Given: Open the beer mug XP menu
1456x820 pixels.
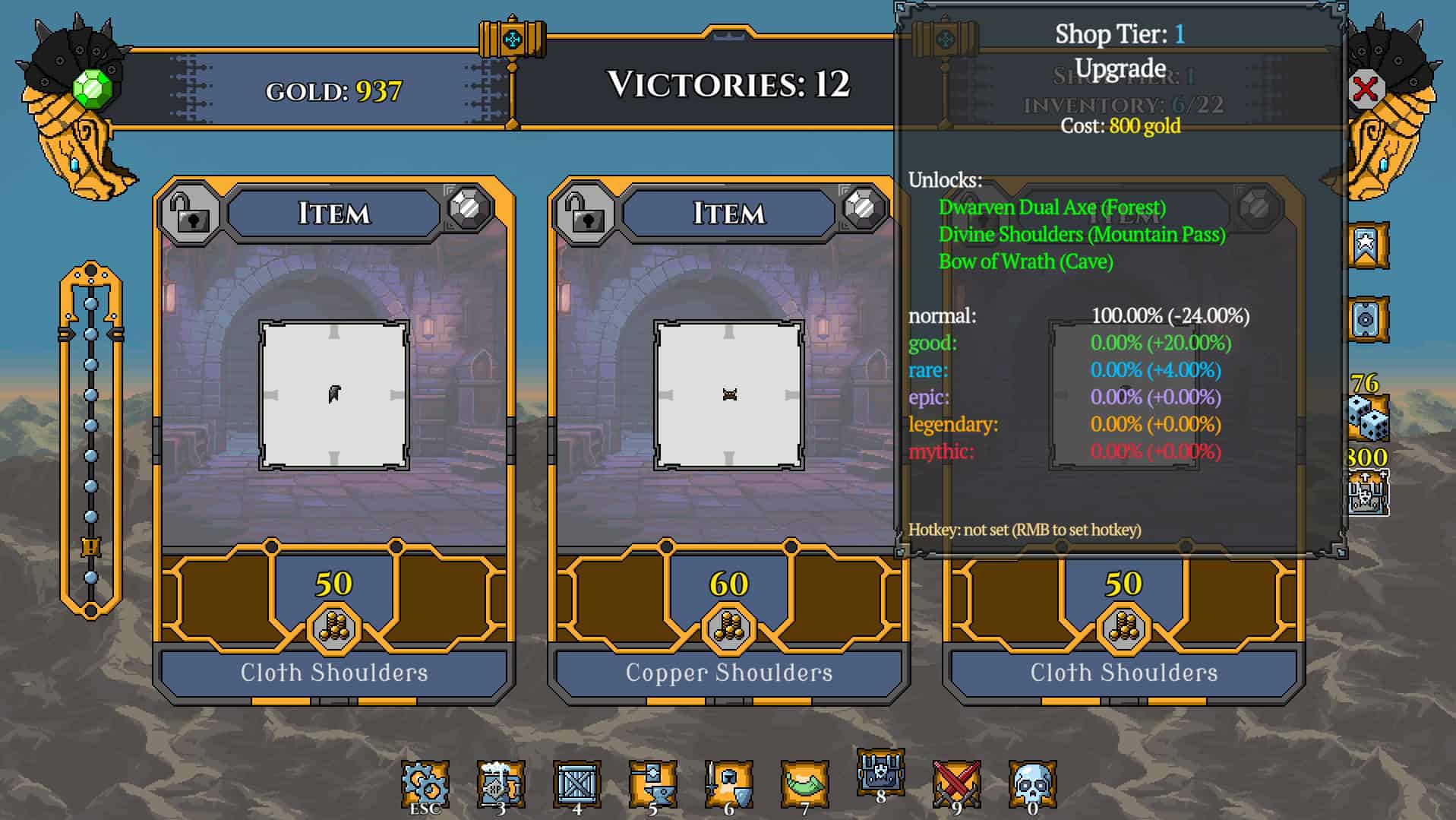Looking at the screenshot, I should pos(501,783).
